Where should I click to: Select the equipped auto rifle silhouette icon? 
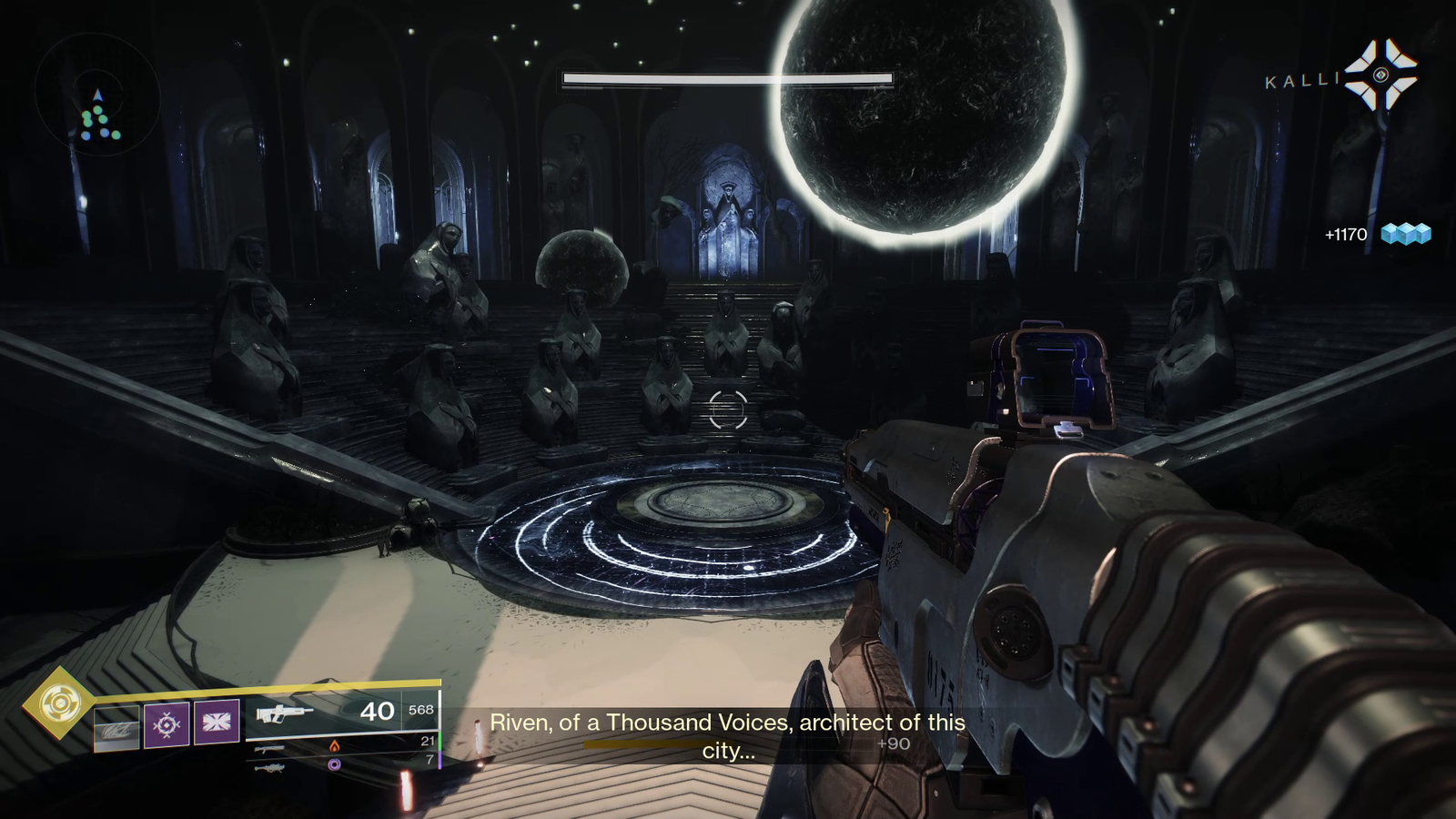pos(286,713)
